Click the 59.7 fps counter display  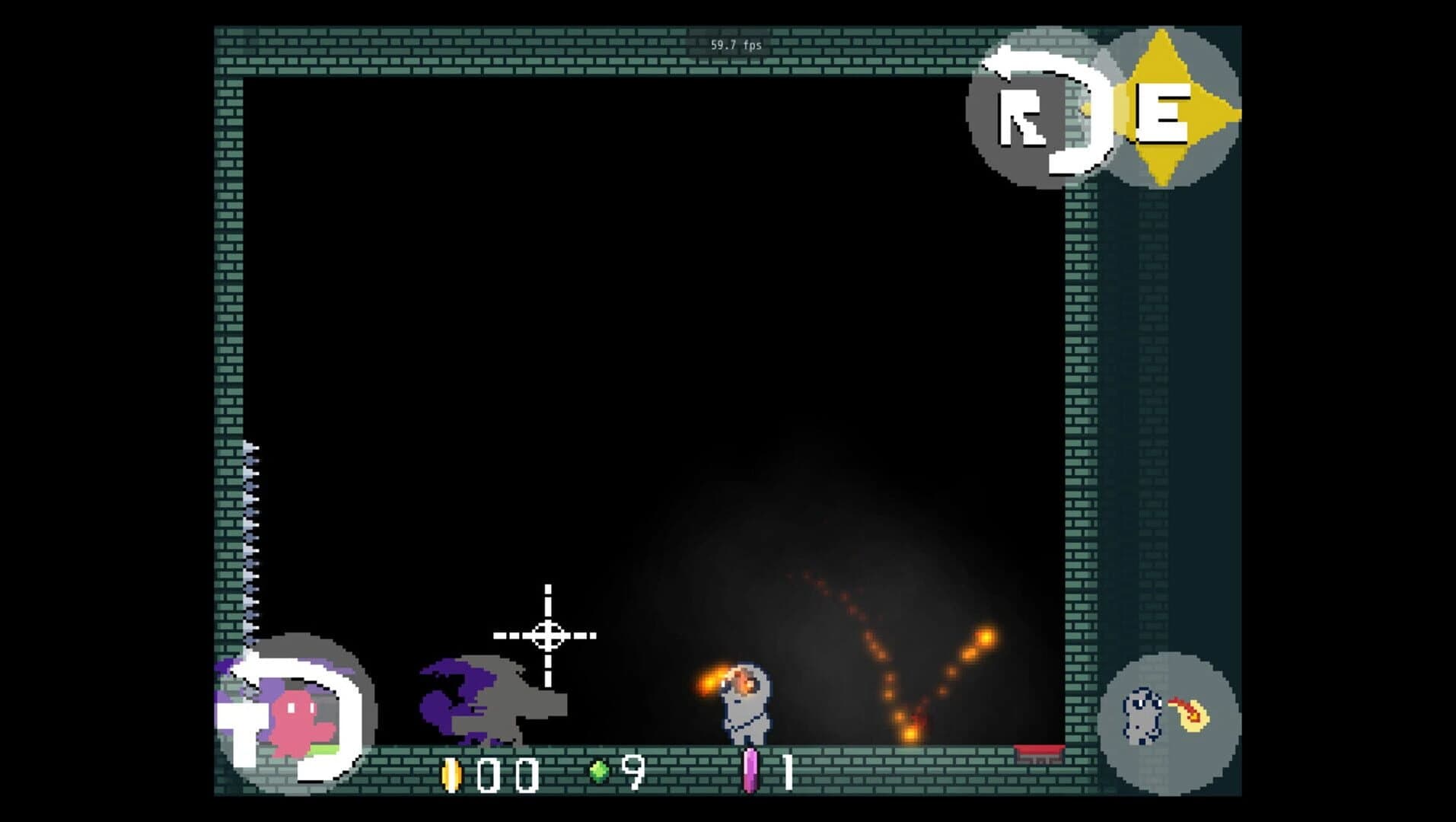(734, 45)
